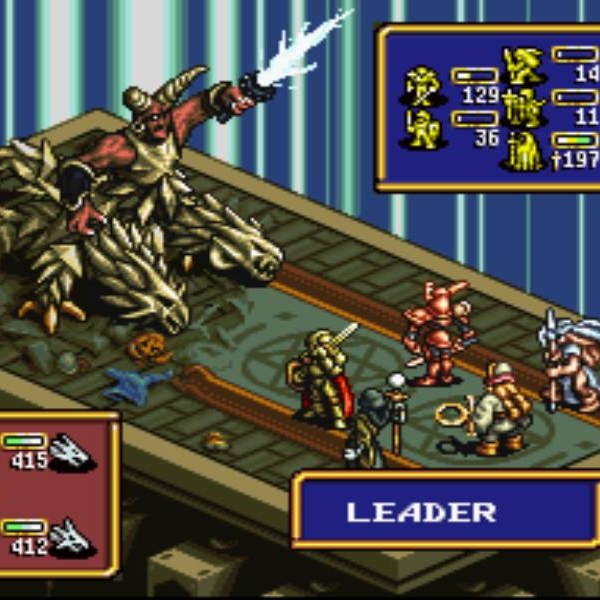Select the LEADER tactic box
Screen dimensions: 600x600
pos(420,512)
